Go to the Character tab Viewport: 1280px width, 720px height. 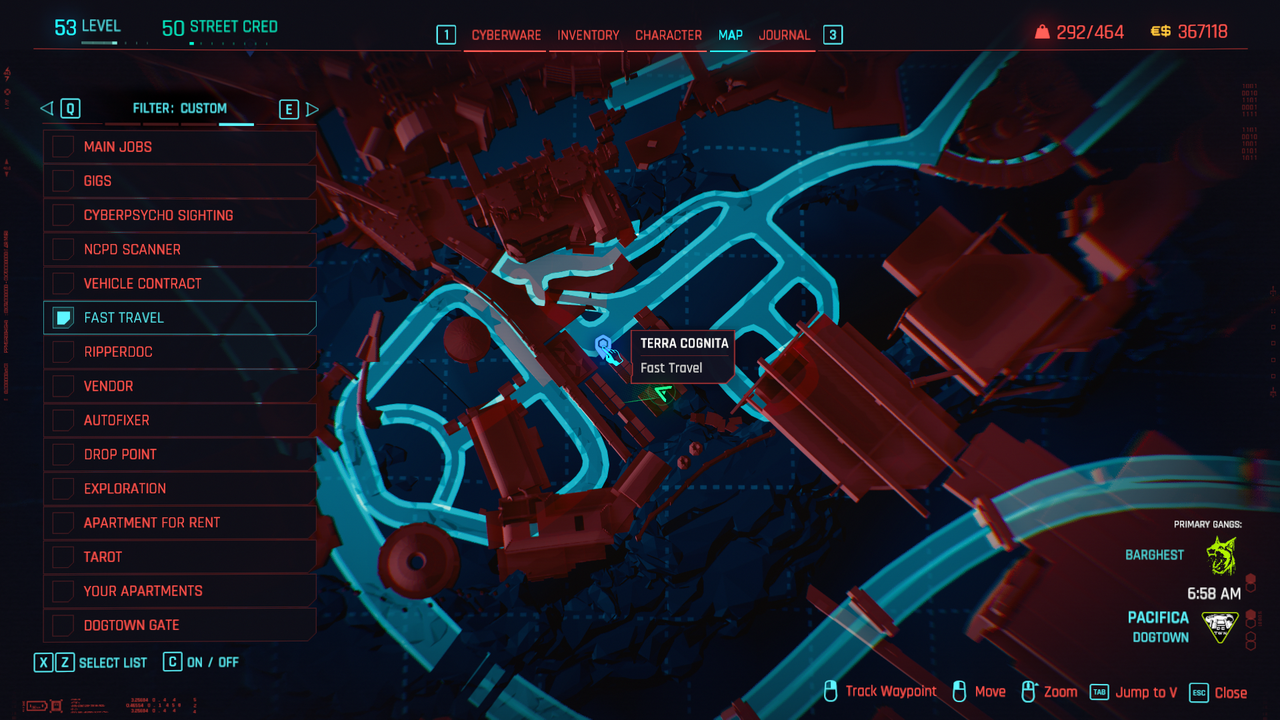(668, 35)
